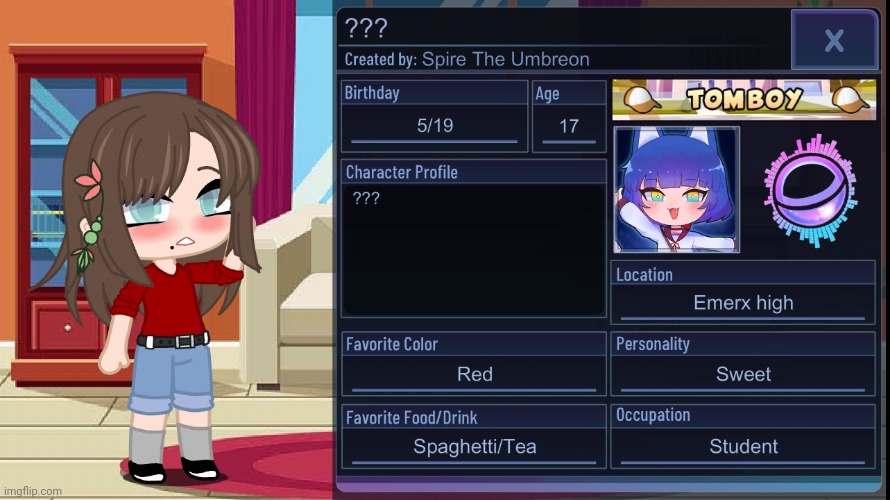Edit the Location field Emerx high
Image resolution: width=890 pixels, height=500 pixels.
pos(743,303)
